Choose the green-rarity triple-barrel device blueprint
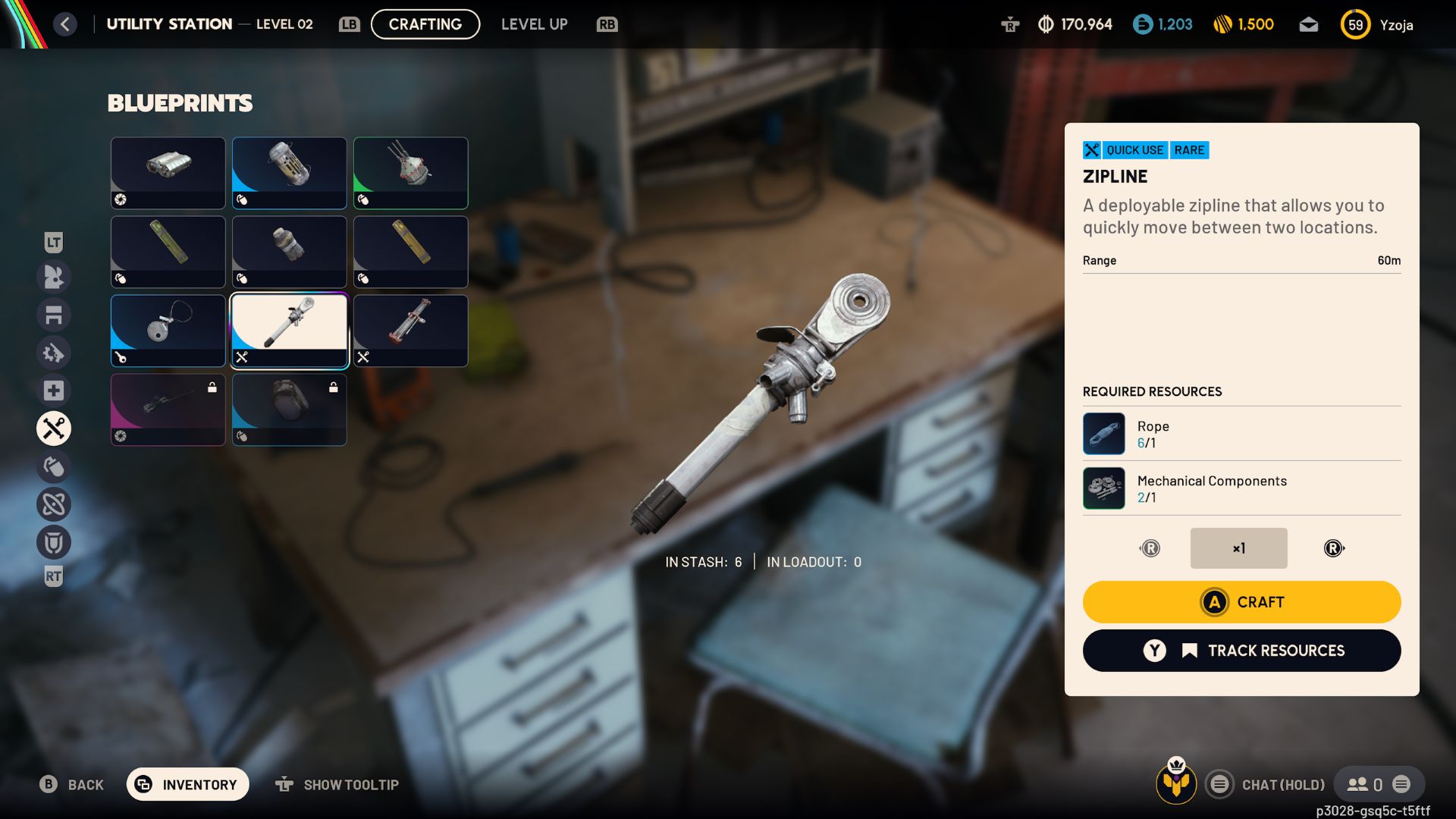 (x=410, y=173)
